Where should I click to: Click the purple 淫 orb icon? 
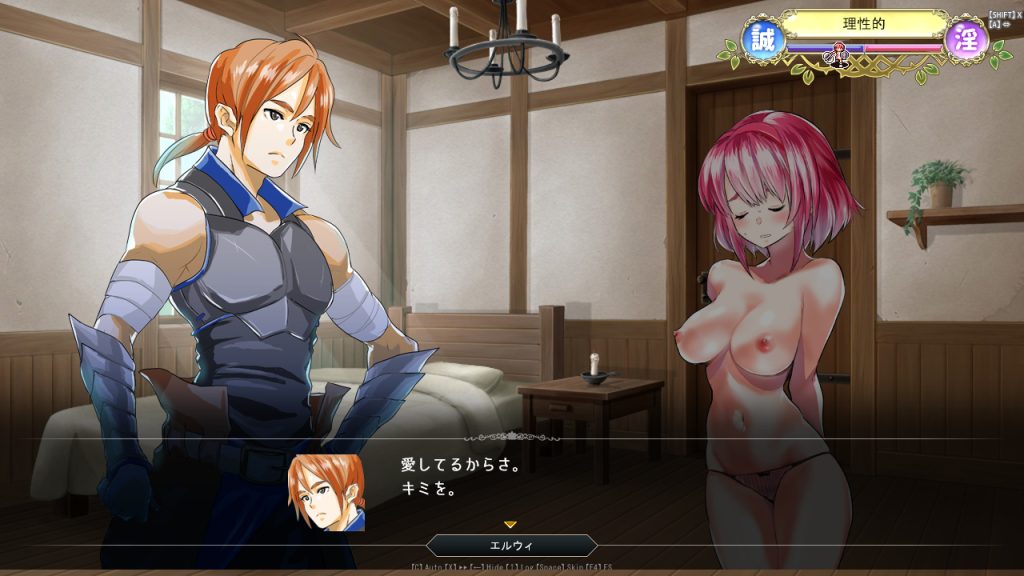click(x=966, y=39)
